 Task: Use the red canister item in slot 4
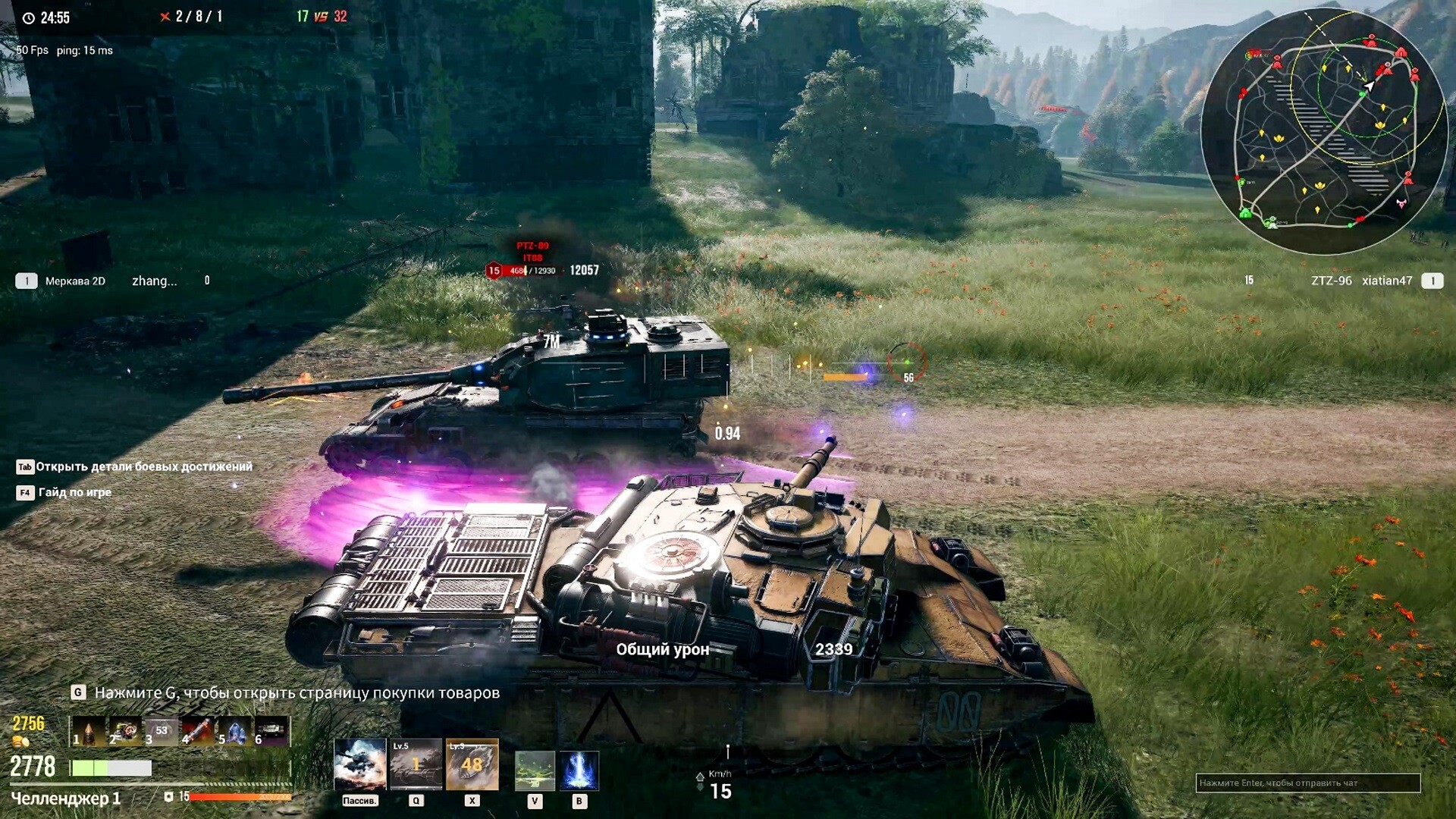[x=197, y=731]
